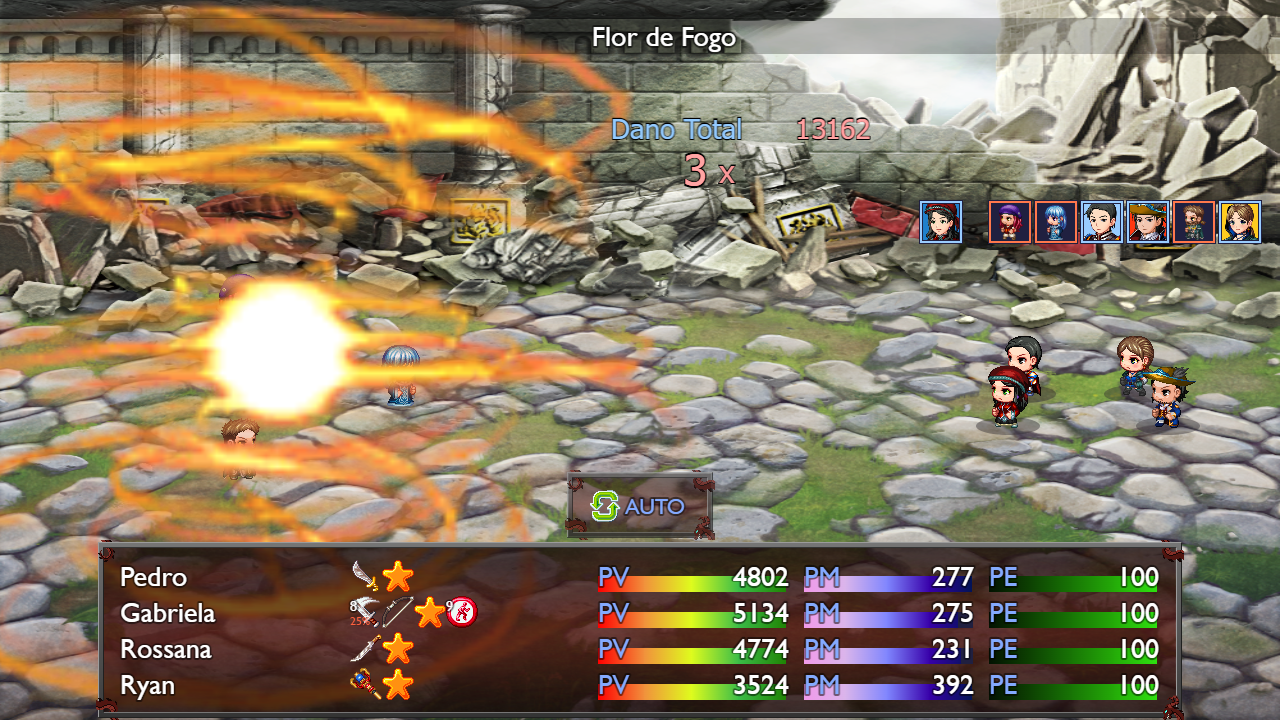Viewport: 1280px width, 720px height.
Task: Click the feathered-hat hero turn-order portrait
Action: 1148,222
